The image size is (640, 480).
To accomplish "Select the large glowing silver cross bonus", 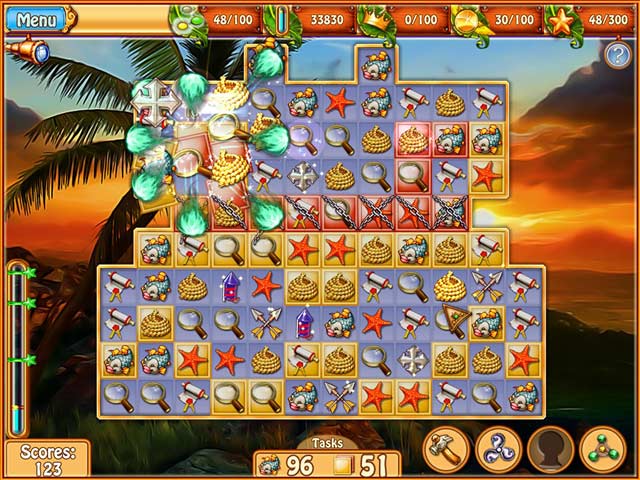I will point(157,103).
